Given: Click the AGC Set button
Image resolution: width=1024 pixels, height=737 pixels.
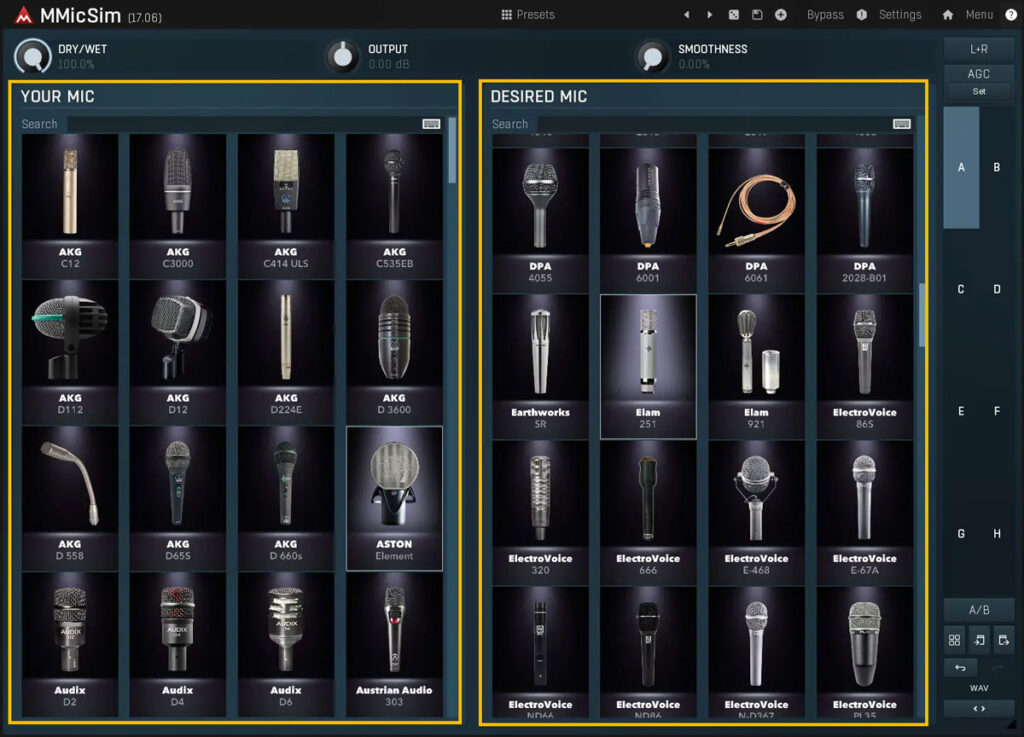Looking at the screenshot, I should pos(979,91).
